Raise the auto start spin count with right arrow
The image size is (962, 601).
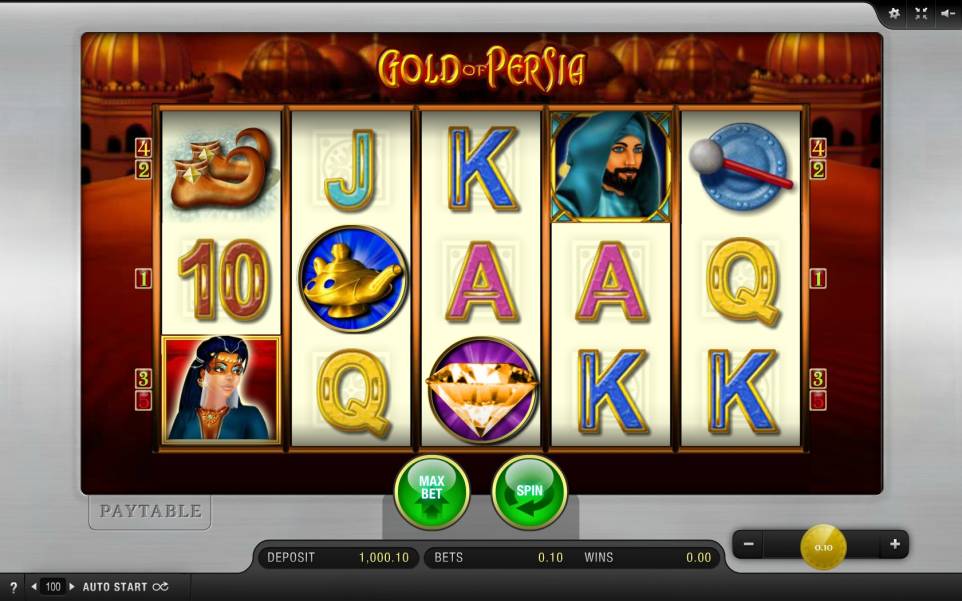tap(72, 587)
